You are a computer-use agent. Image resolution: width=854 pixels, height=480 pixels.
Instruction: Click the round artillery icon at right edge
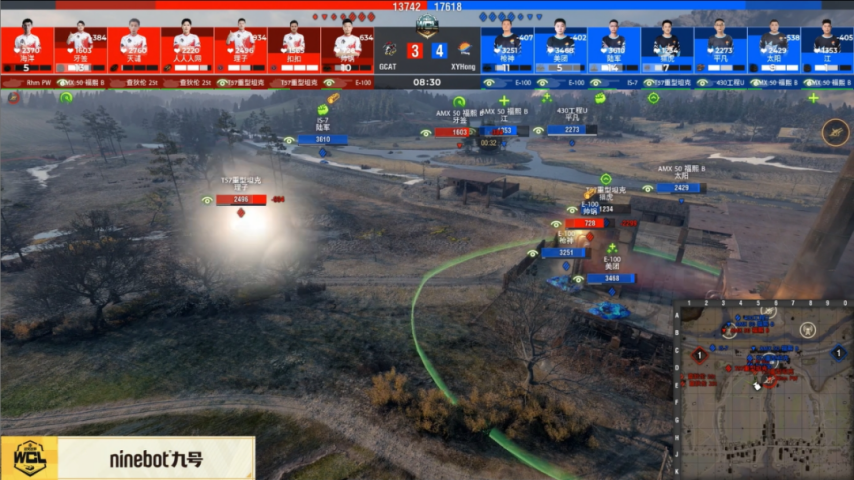836,131
